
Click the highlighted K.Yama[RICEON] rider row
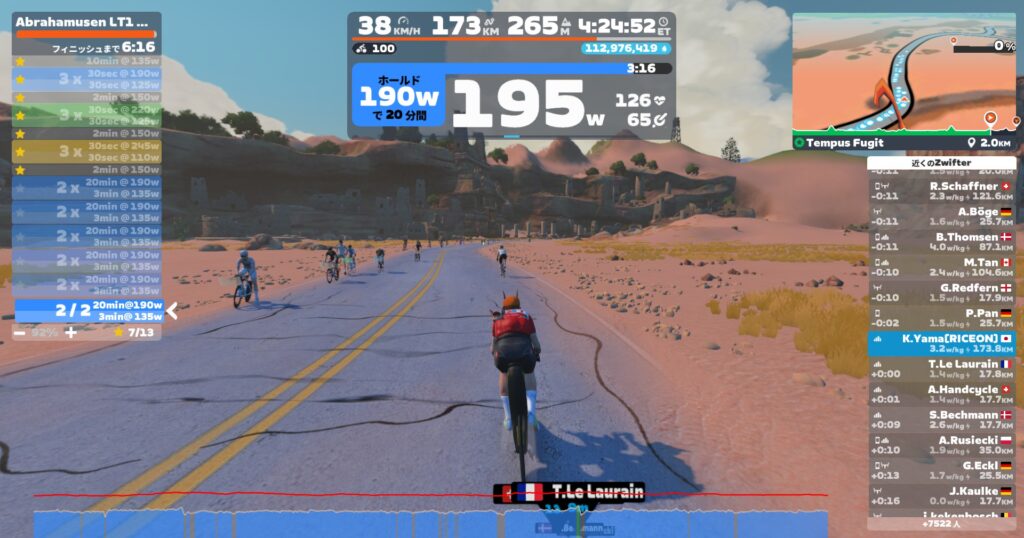(x=941, y=344)
